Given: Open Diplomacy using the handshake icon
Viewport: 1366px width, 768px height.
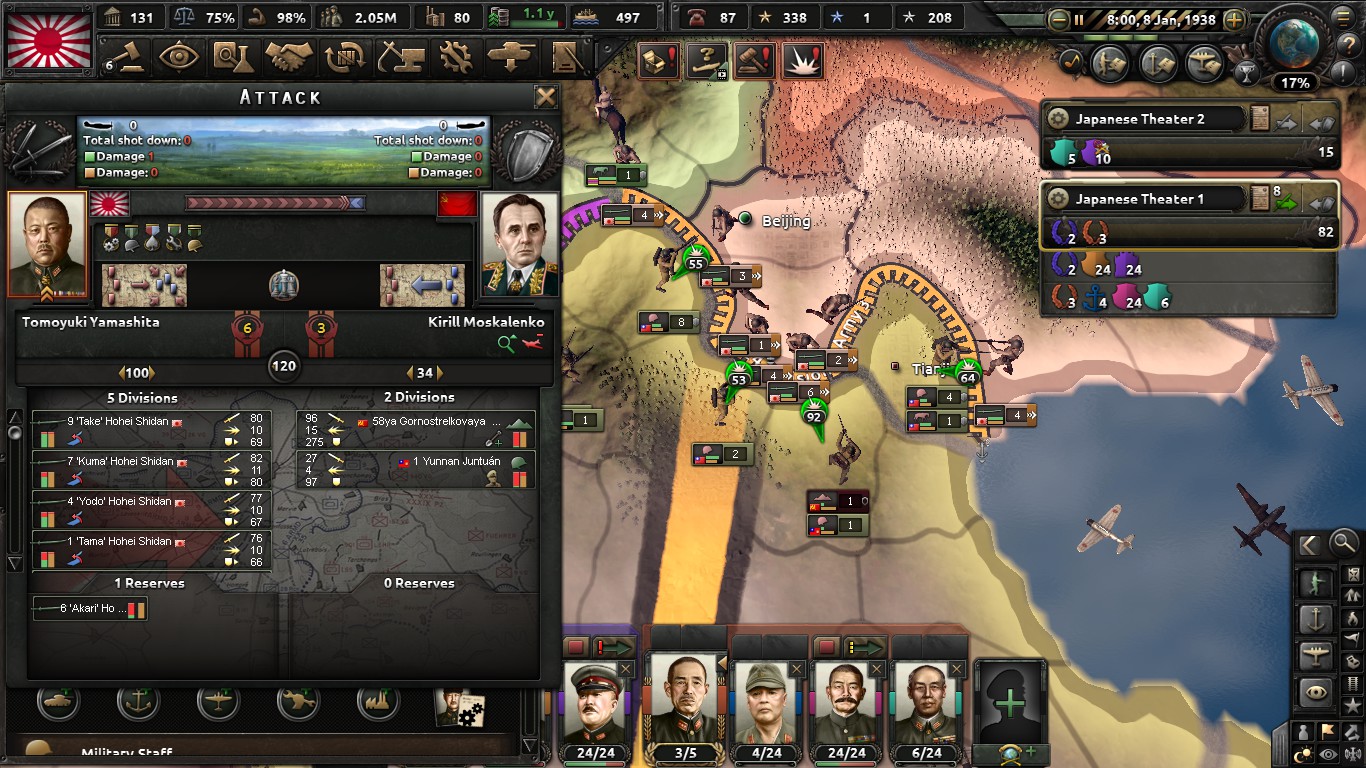Looking at the screenshot, I should tap(290, 57).
